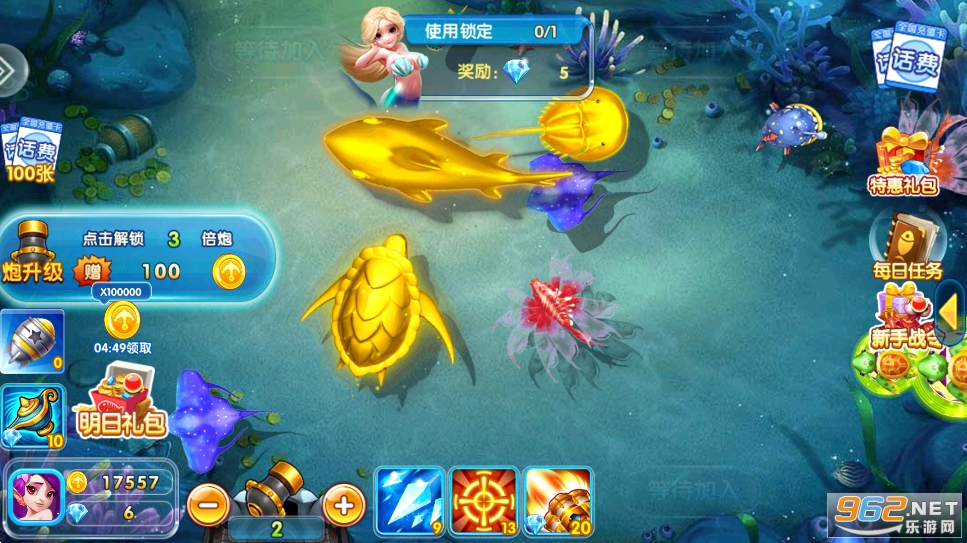Screen dimensions: 967x543
Task: Activate the red crosshair lock-on skill
Action: [x=483, y=500]
